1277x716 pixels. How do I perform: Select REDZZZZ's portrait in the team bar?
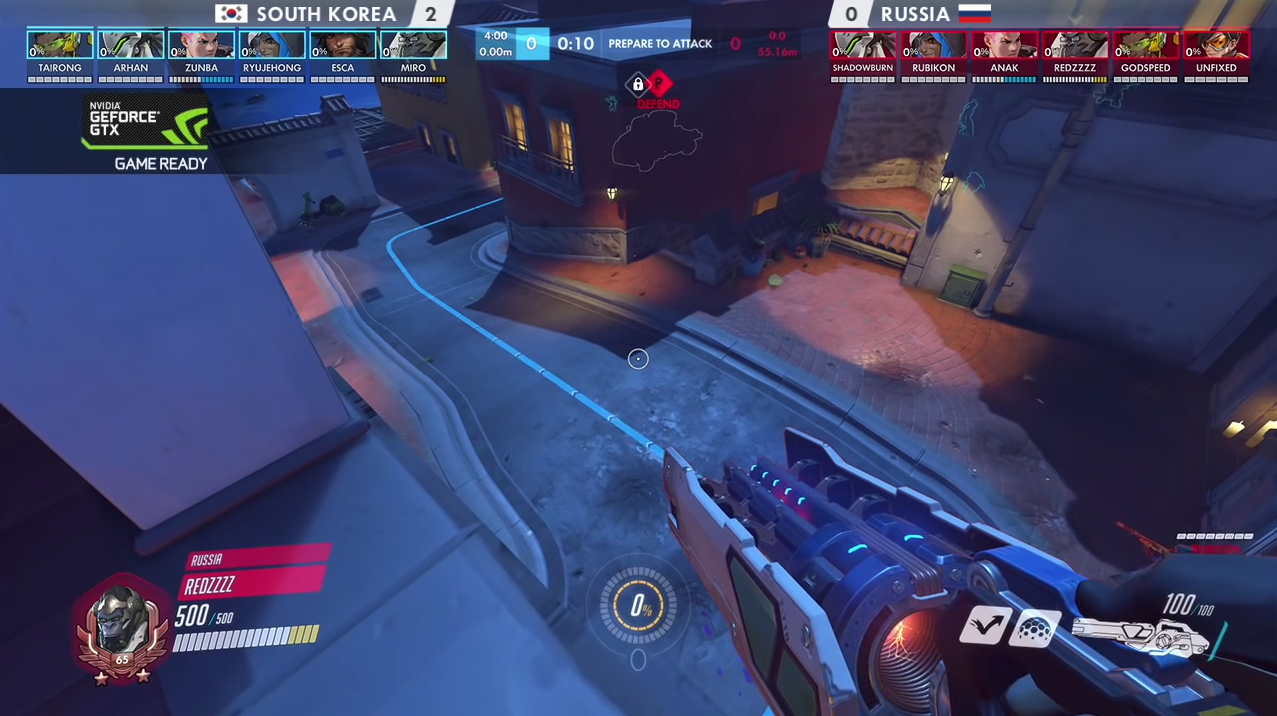coord(1075,46)
